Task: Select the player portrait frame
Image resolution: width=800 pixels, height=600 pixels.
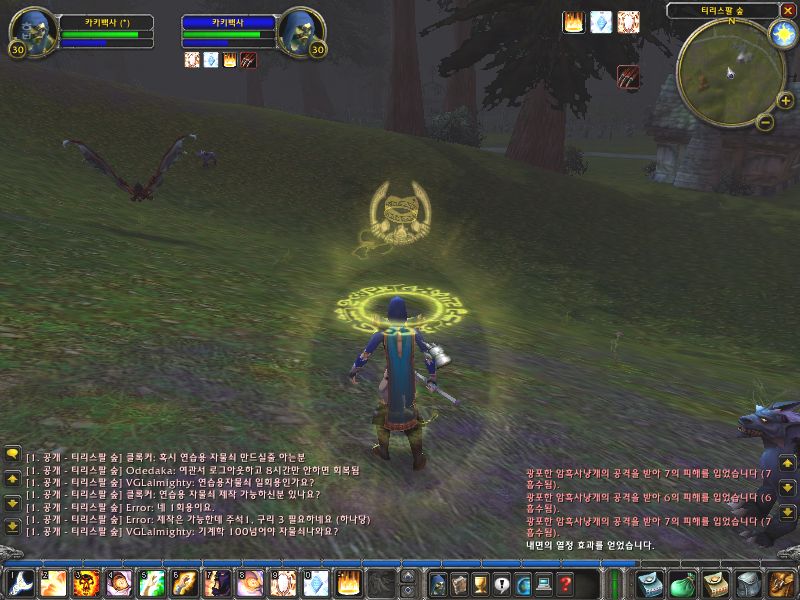Action: coord(32,33)
